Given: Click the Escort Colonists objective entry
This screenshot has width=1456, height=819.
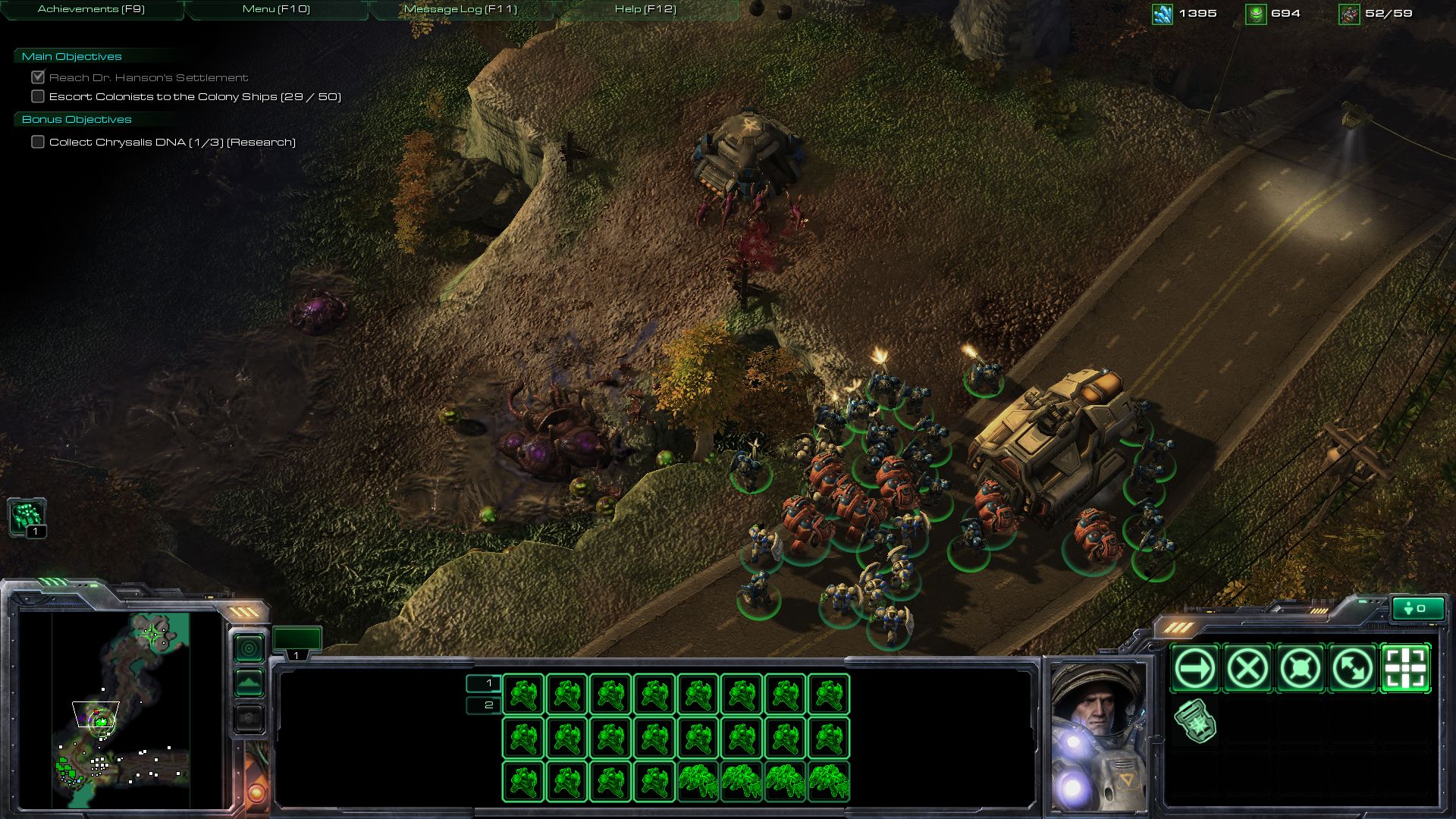Looking at the screenshot, I should point(195,97).
